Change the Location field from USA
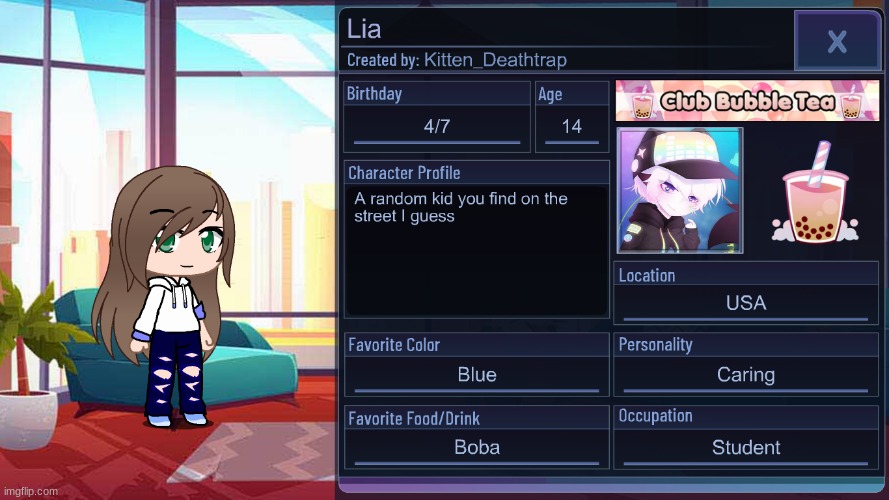Viewport: 889px width, 500px height. (x=746, y=303)
